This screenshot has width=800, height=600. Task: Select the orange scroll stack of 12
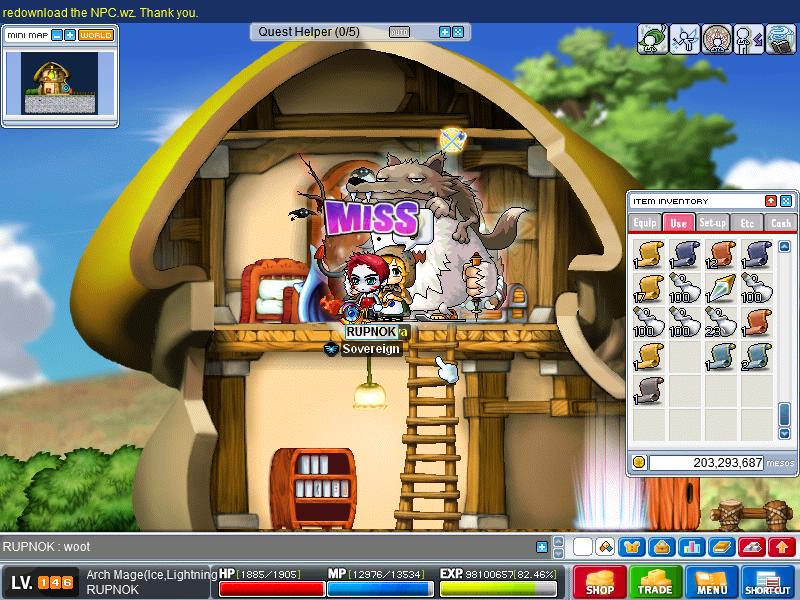719,253
